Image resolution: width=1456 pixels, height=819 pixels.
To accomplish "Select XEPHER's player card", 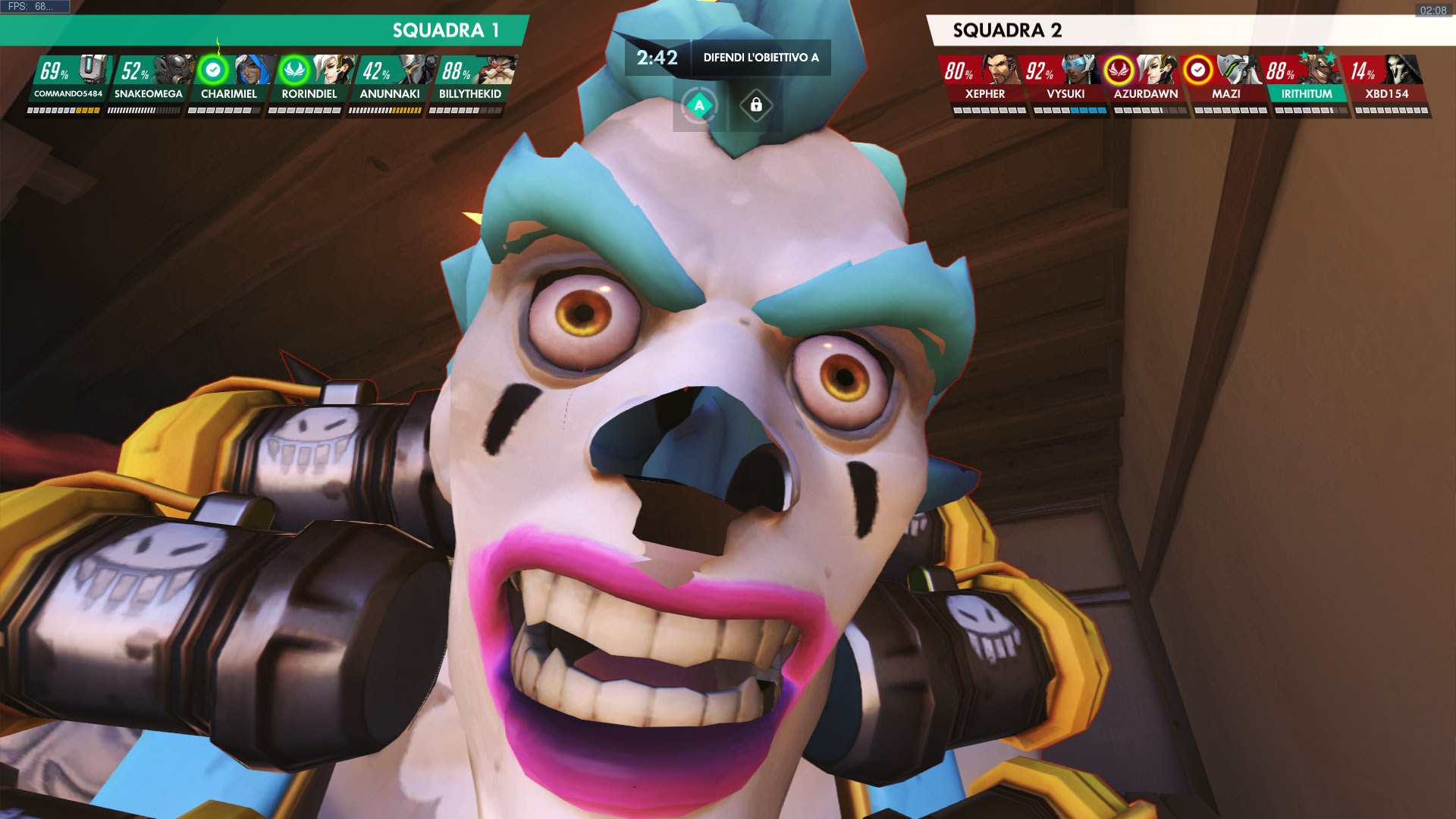I will coord(985,80).
